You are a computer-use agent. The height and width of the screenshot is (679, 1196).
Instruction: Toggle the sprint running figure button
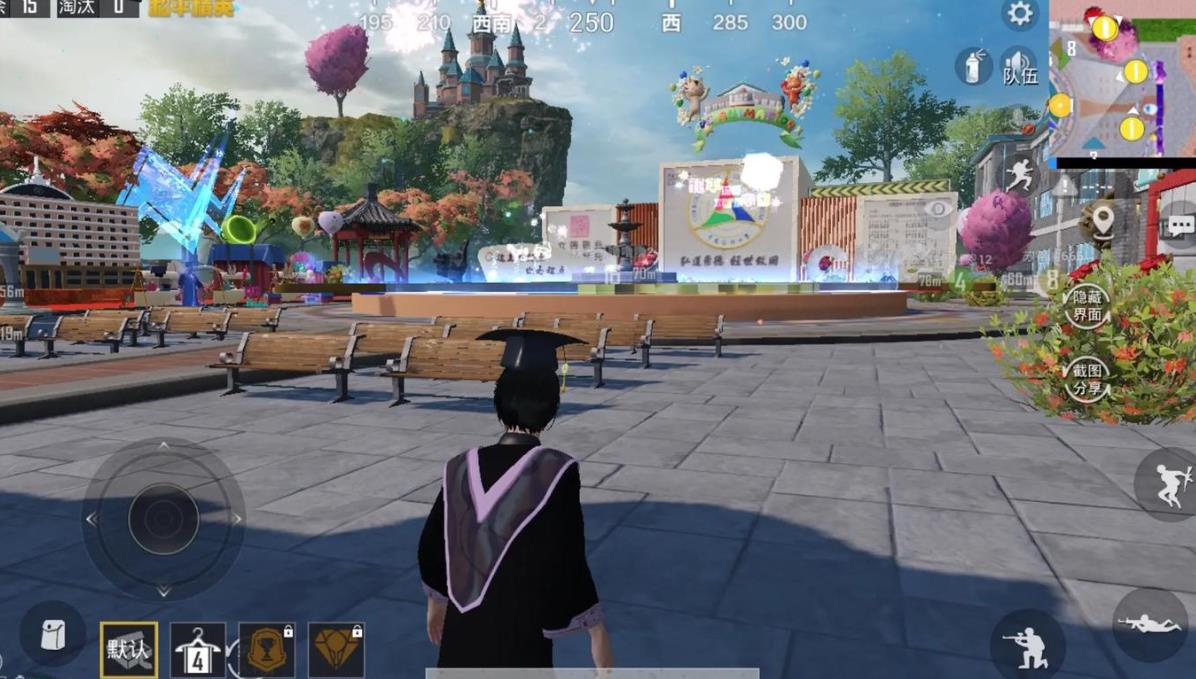1020,175
